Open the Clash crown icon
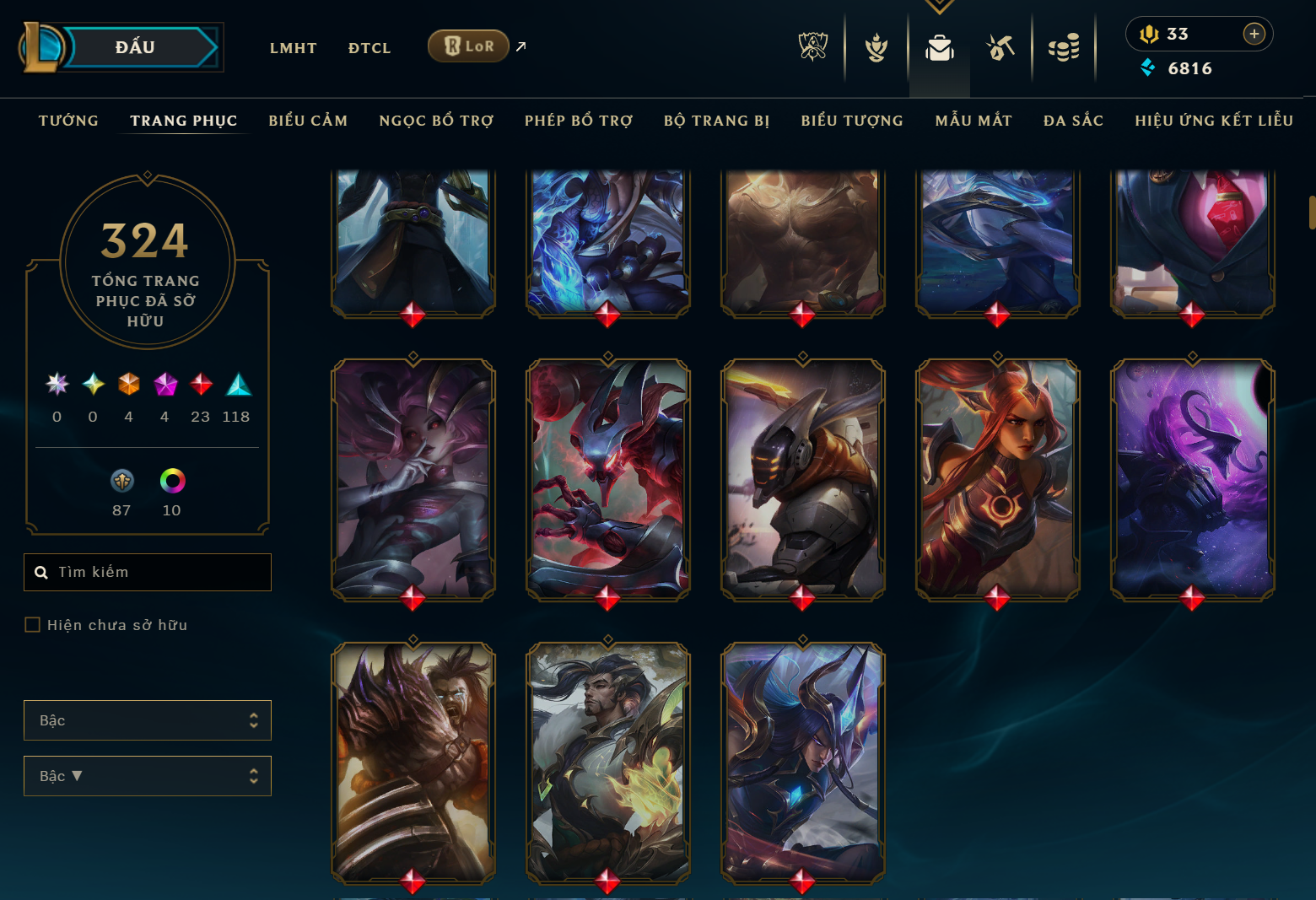1316x900 pixels. 876,48
